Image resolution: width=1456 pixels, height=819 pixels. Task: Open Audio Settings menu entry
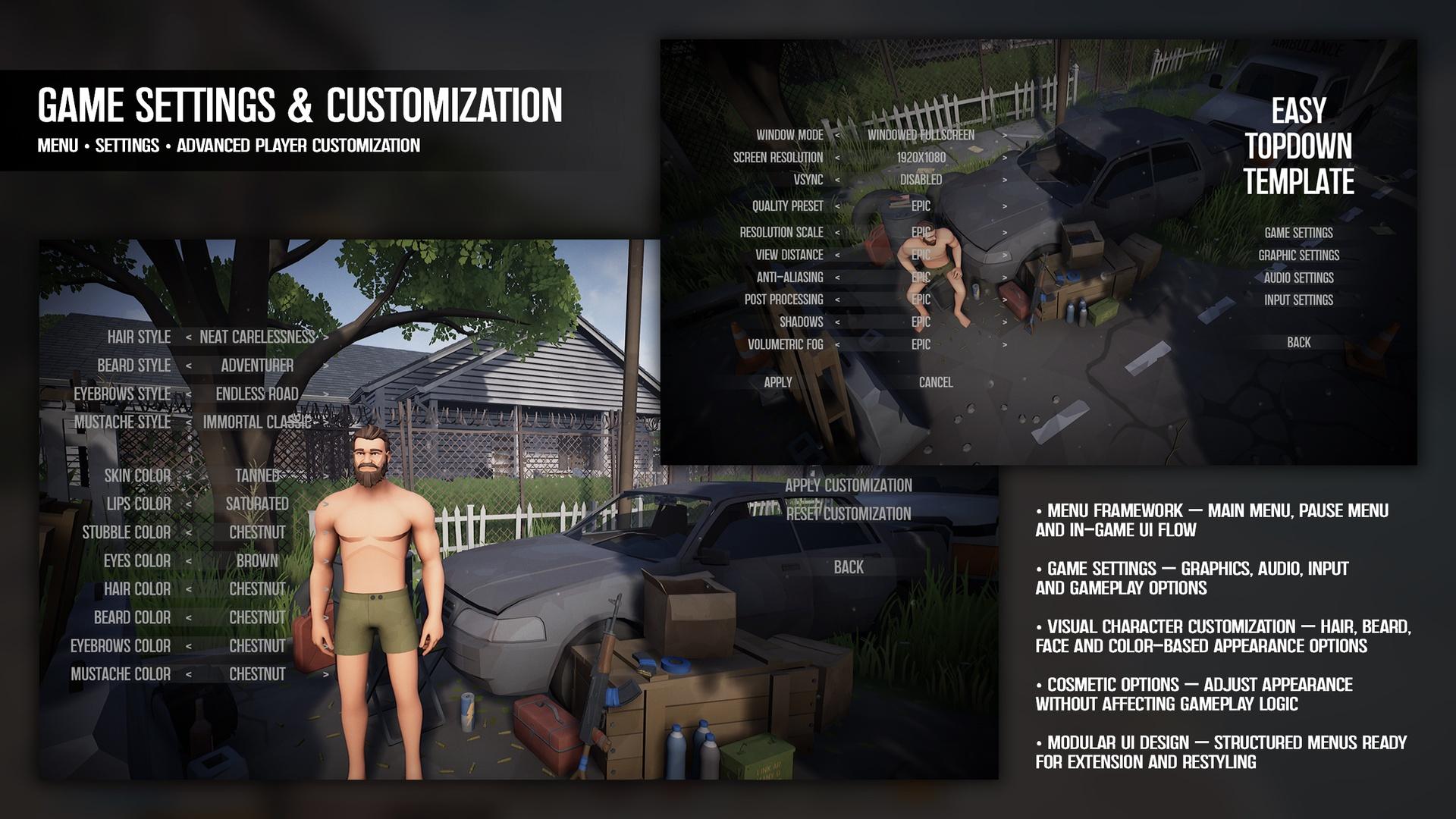(x=1298, y=278)
